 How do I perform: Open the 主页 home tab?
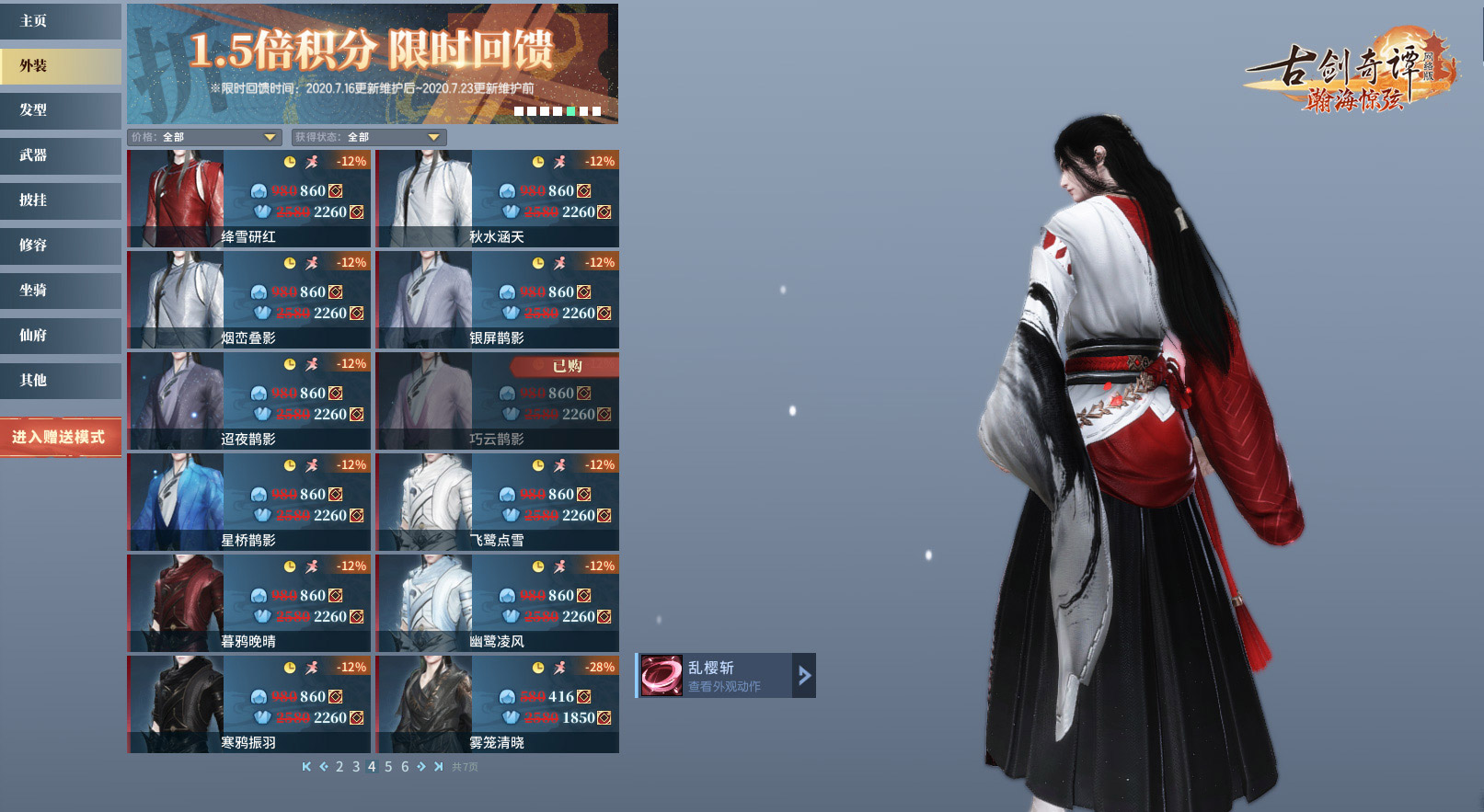pos(60,21)
